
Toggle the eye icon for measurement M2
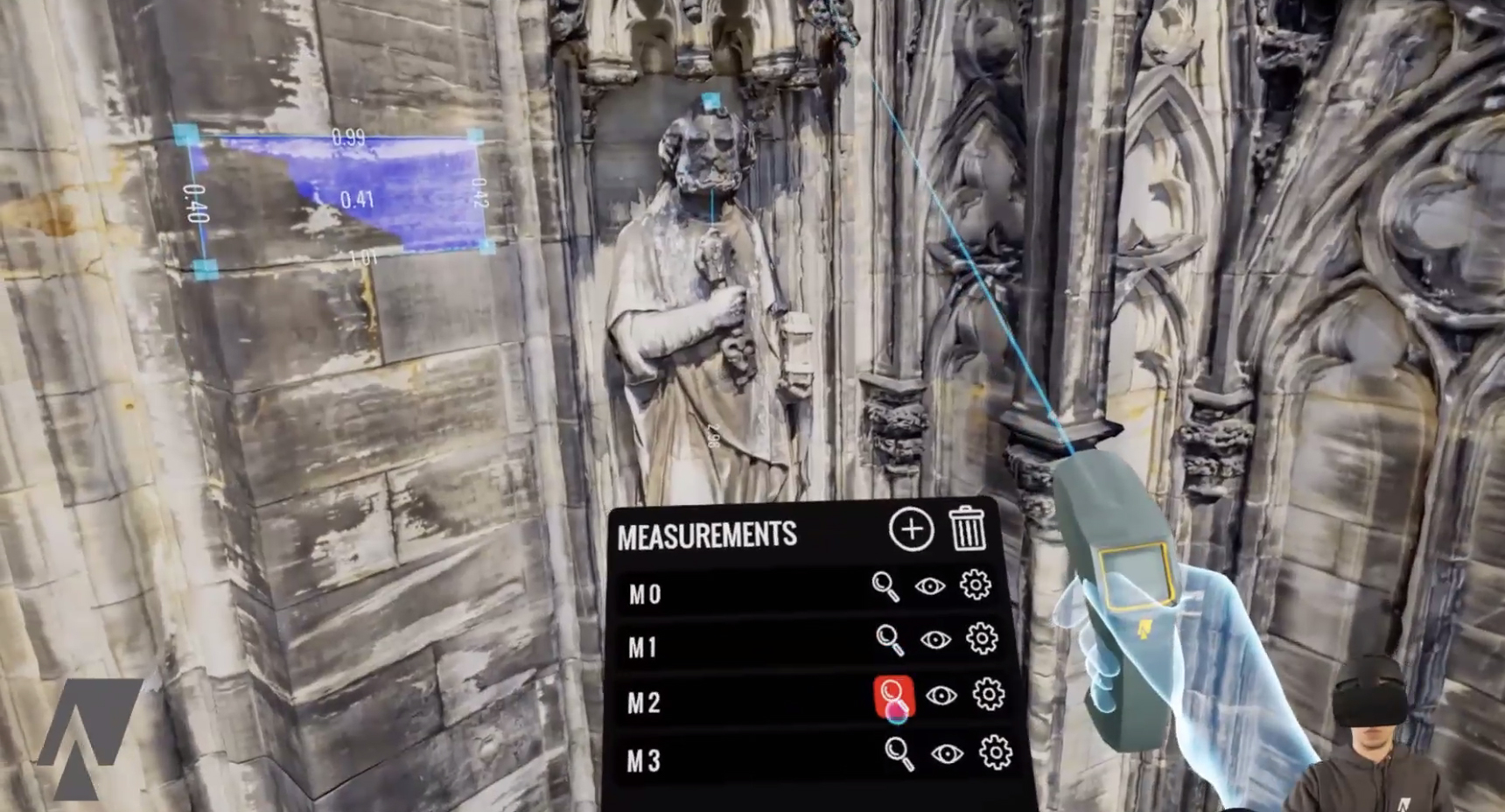[941, 696]
